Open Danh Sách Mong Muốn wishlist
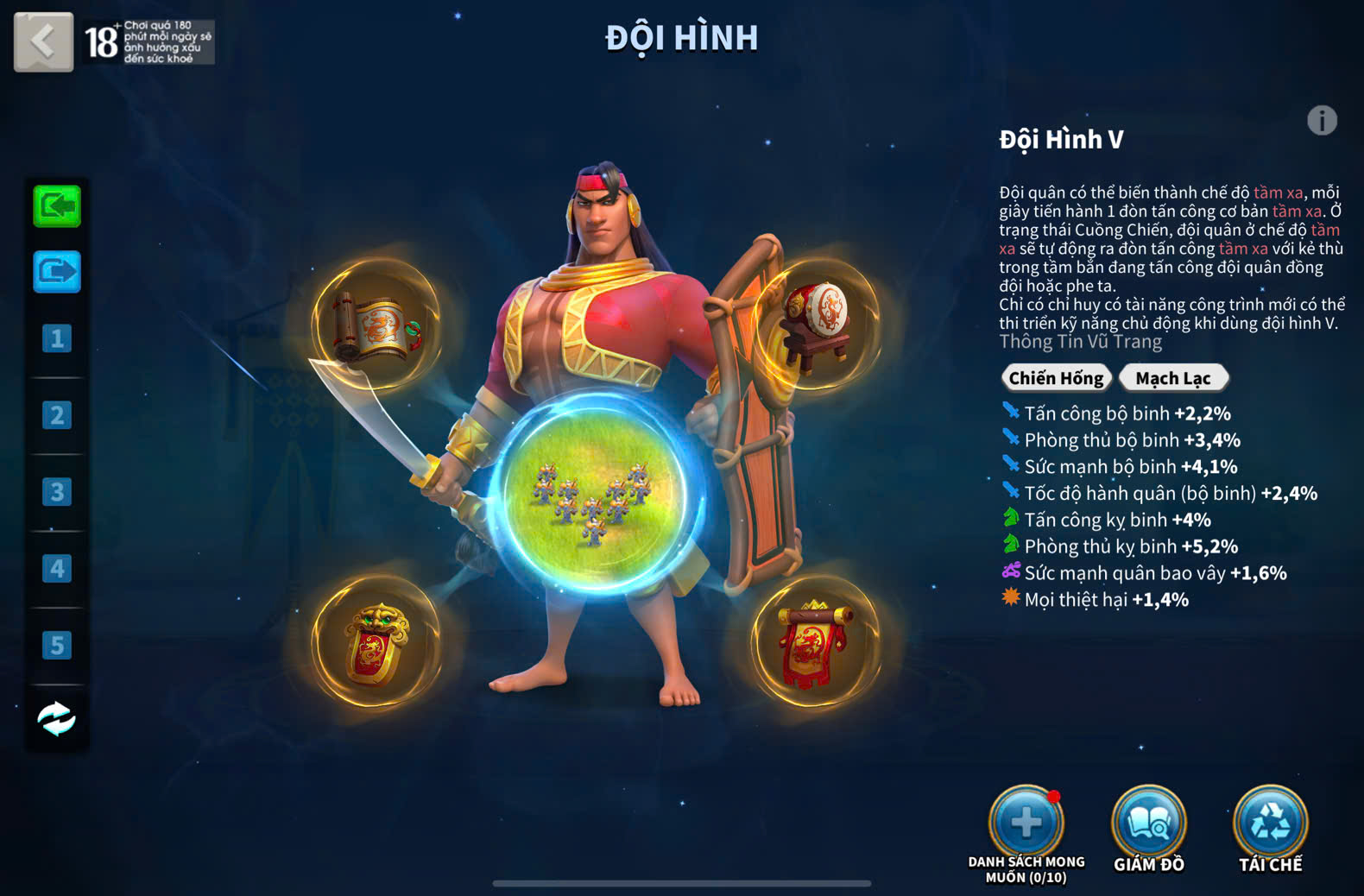 [1026, 823]
